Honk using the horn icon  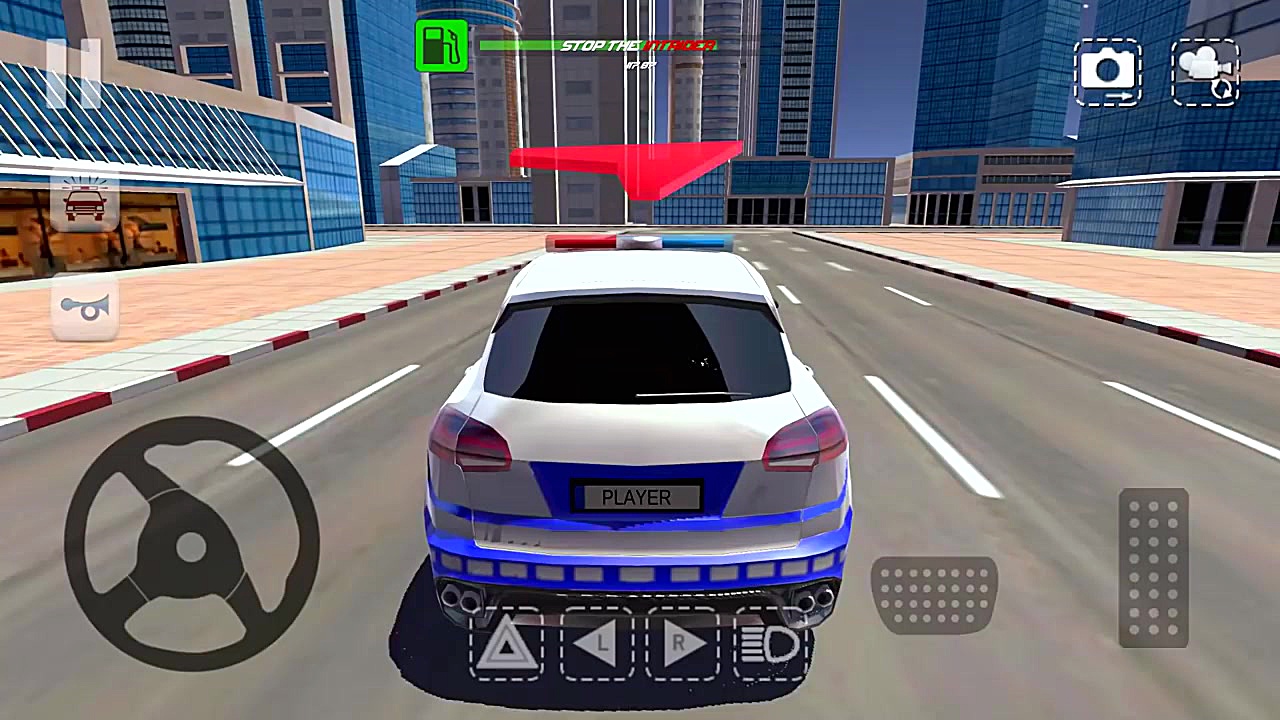pyautogui.click(x=85, y=308)
